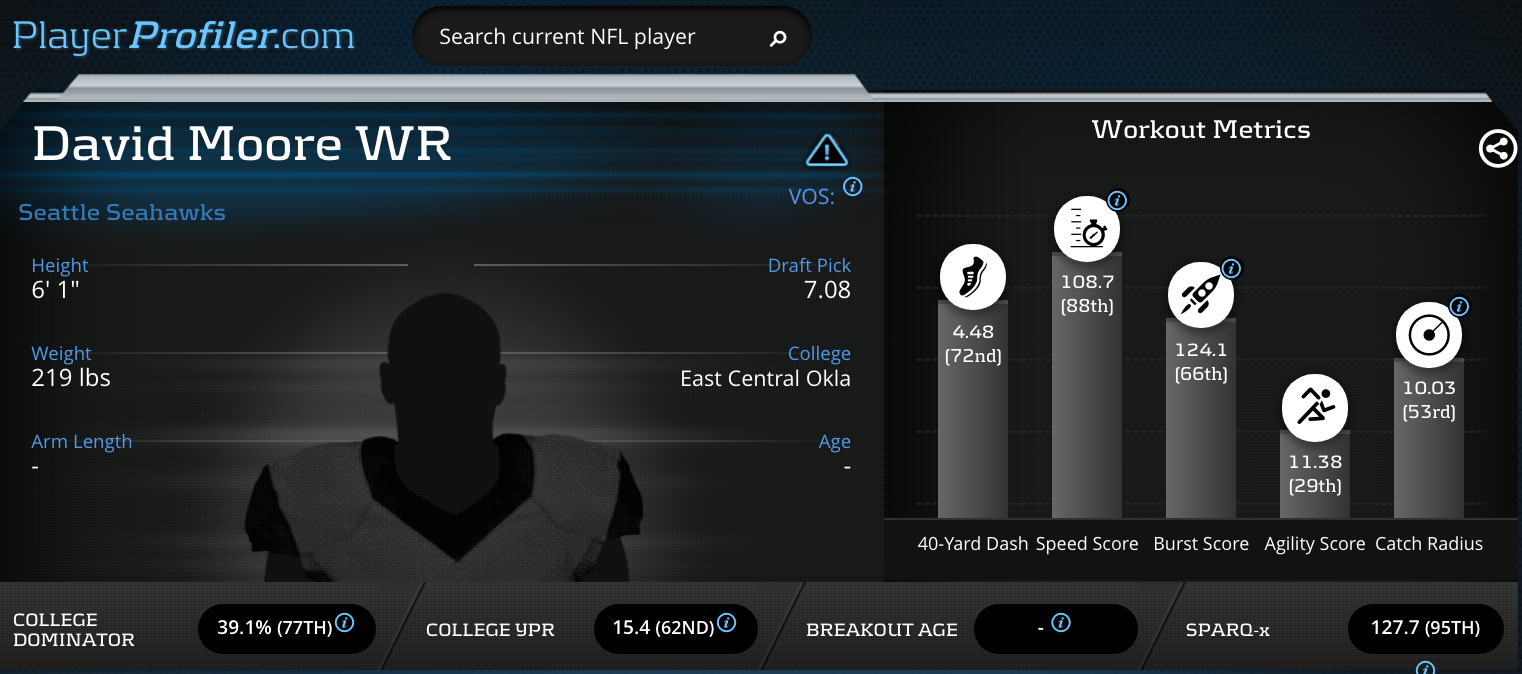Viewport: 1522px width, 674px height.
Task: Select the Agility Score runner icon
Action: 1315,408
